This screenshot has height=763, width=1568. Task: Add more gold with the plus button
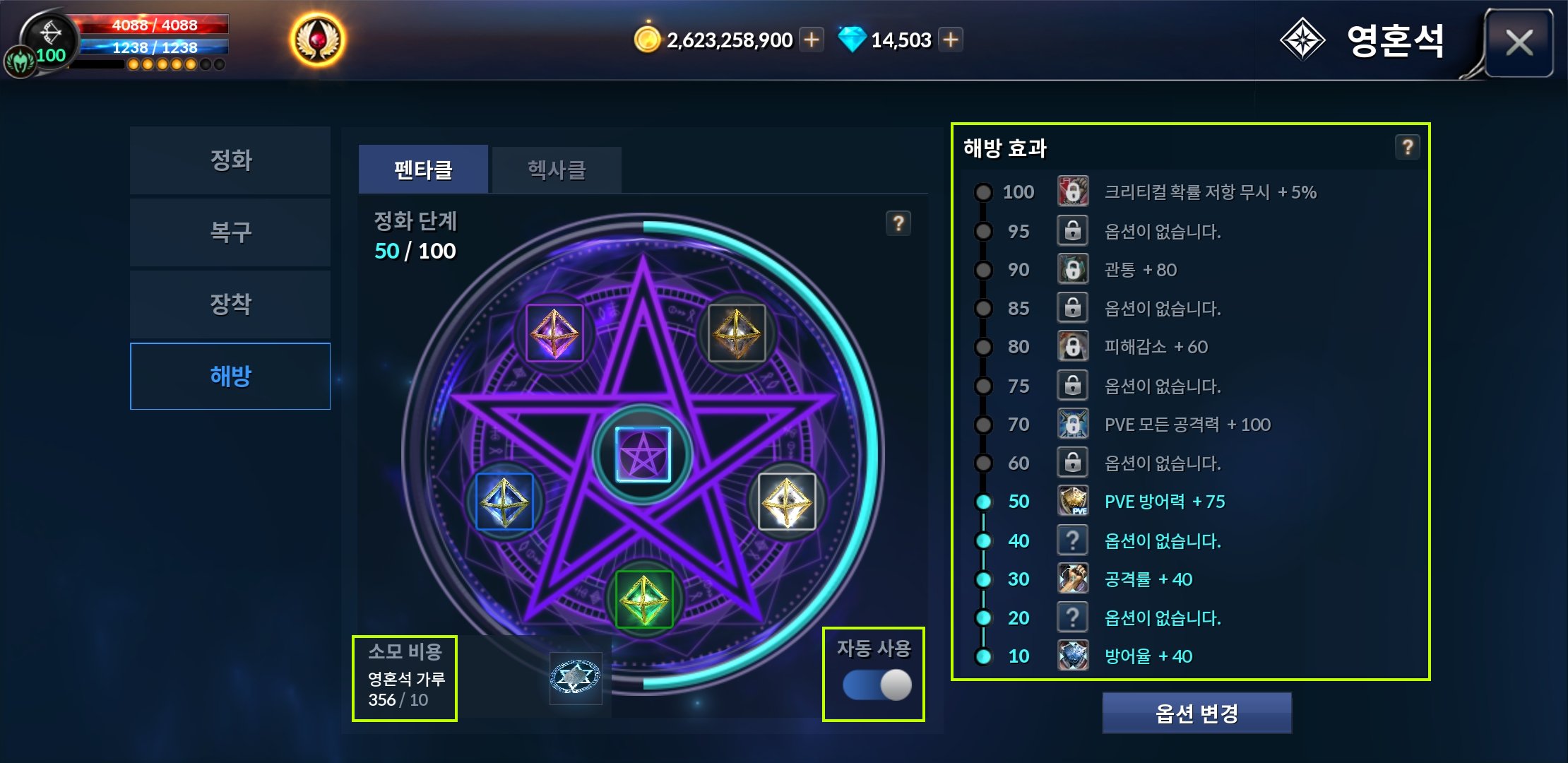pyautogui.click(x=812, y=40)
